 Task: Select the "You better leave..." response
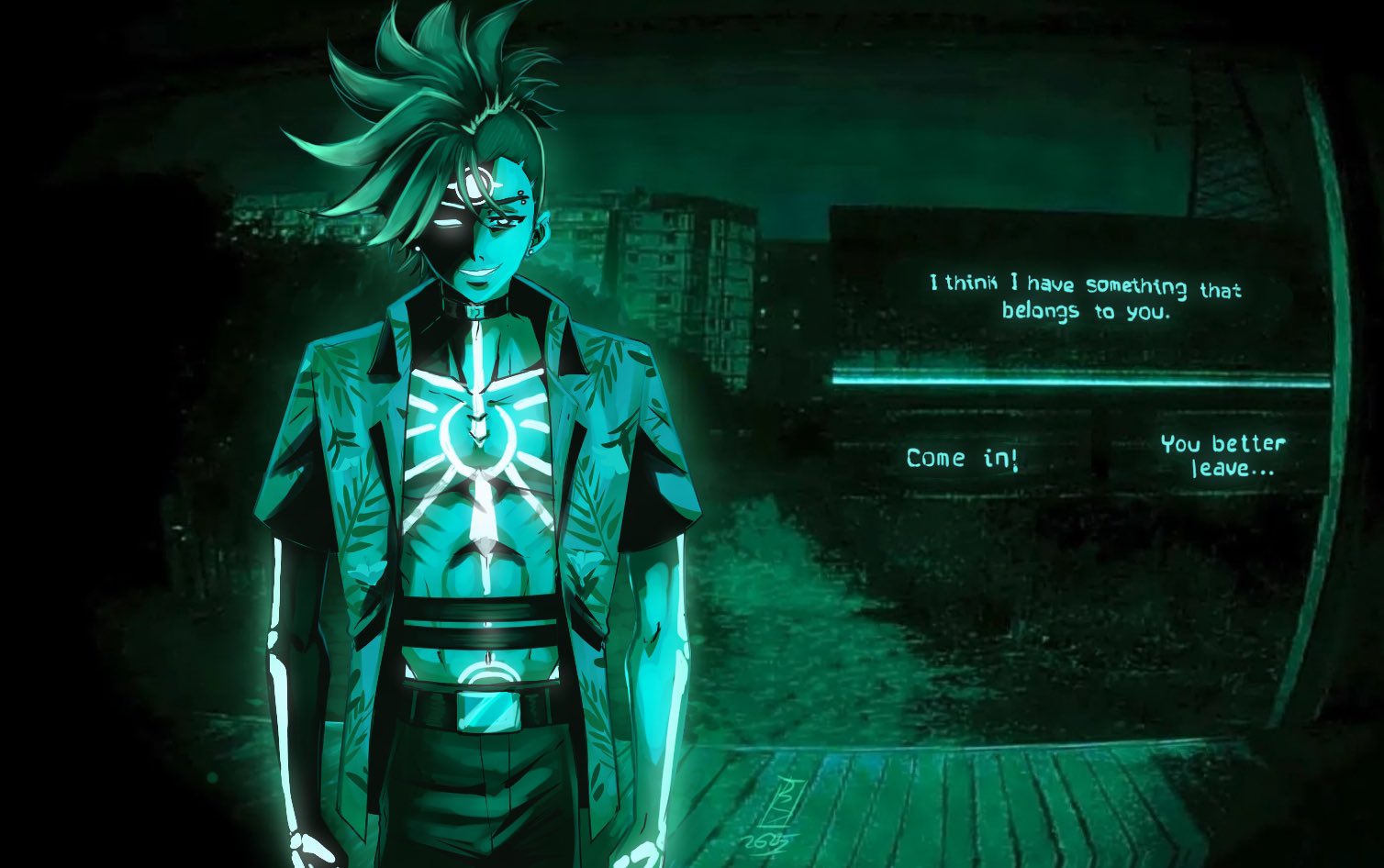(x=1223, y=456)
